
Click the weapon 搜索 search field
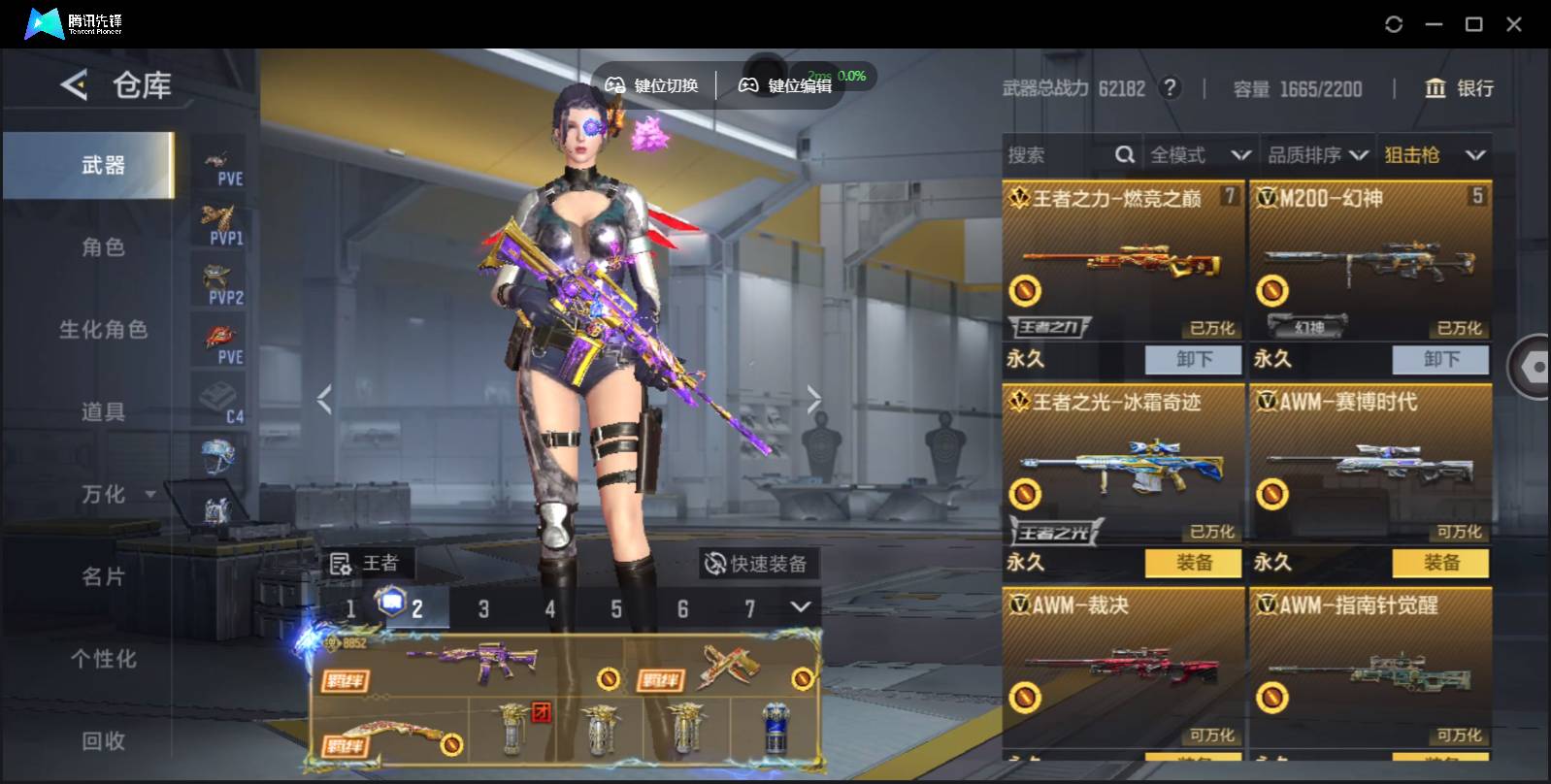[x=1058, y=155]
